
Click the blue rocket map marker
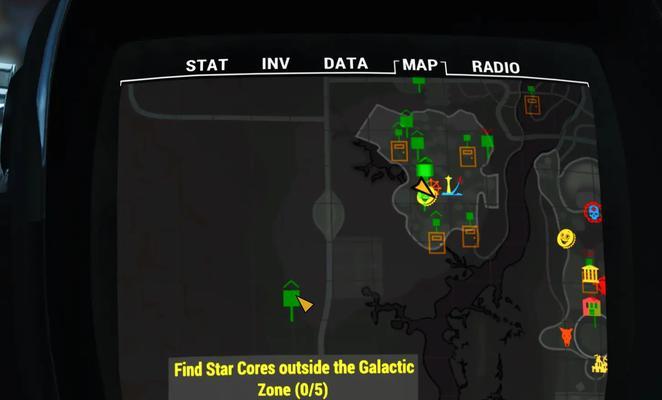tap(452, 186)
